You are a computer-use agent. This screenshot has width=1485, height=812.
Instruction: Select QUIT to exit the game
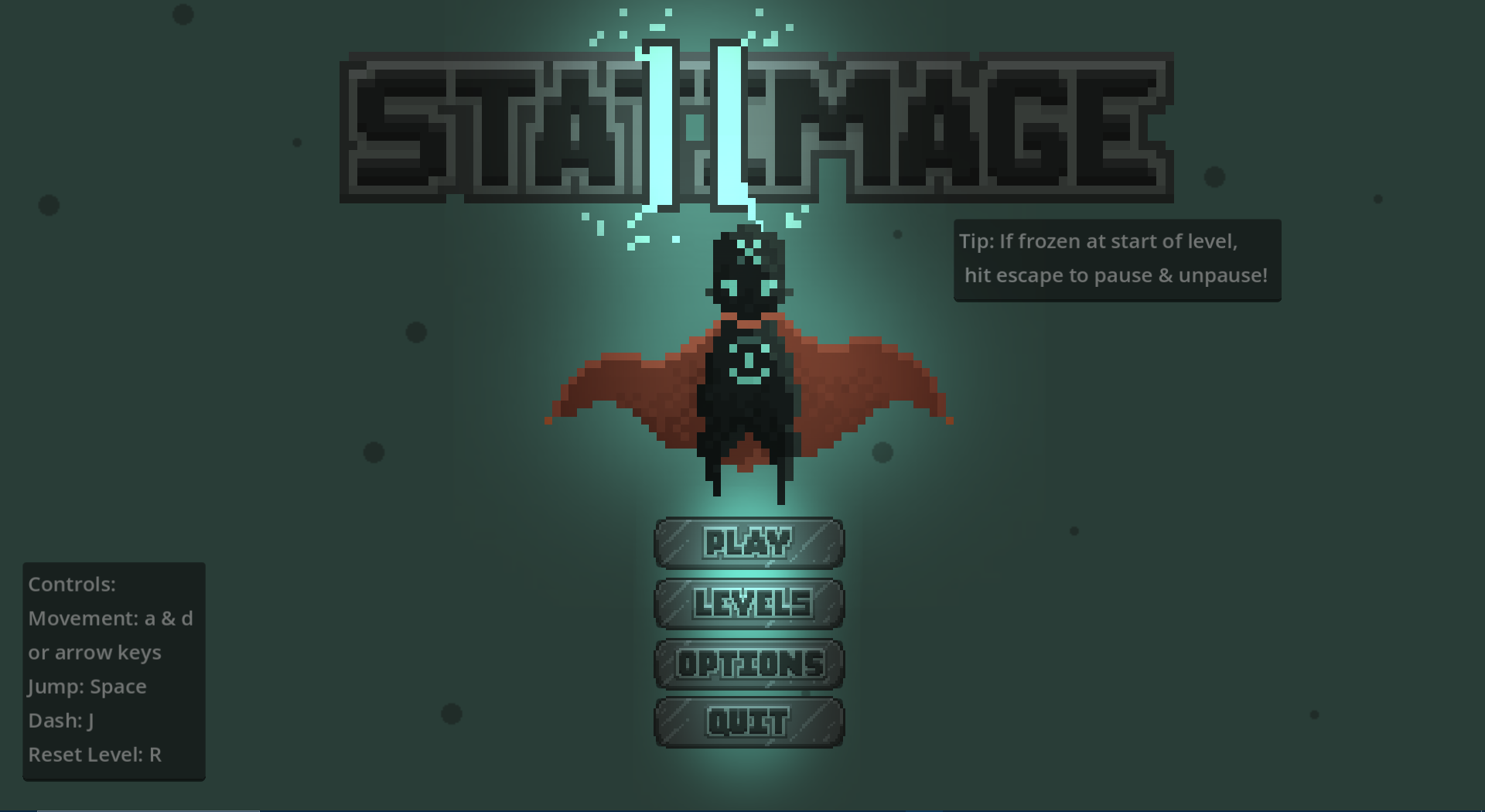tap(748, 721)
